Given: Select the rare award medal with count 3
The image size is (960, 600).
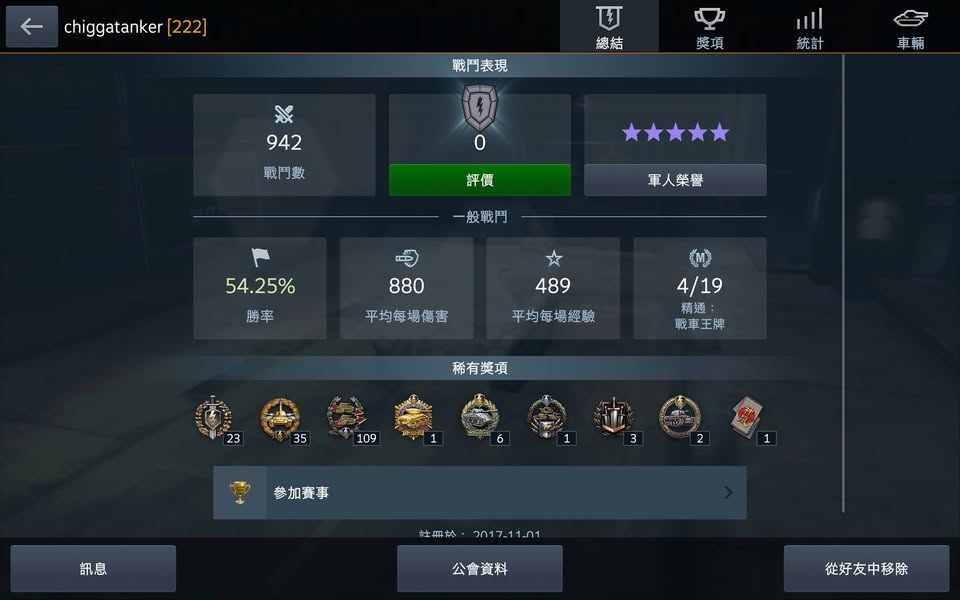Looking at the screenshot, I should [613, 418].
